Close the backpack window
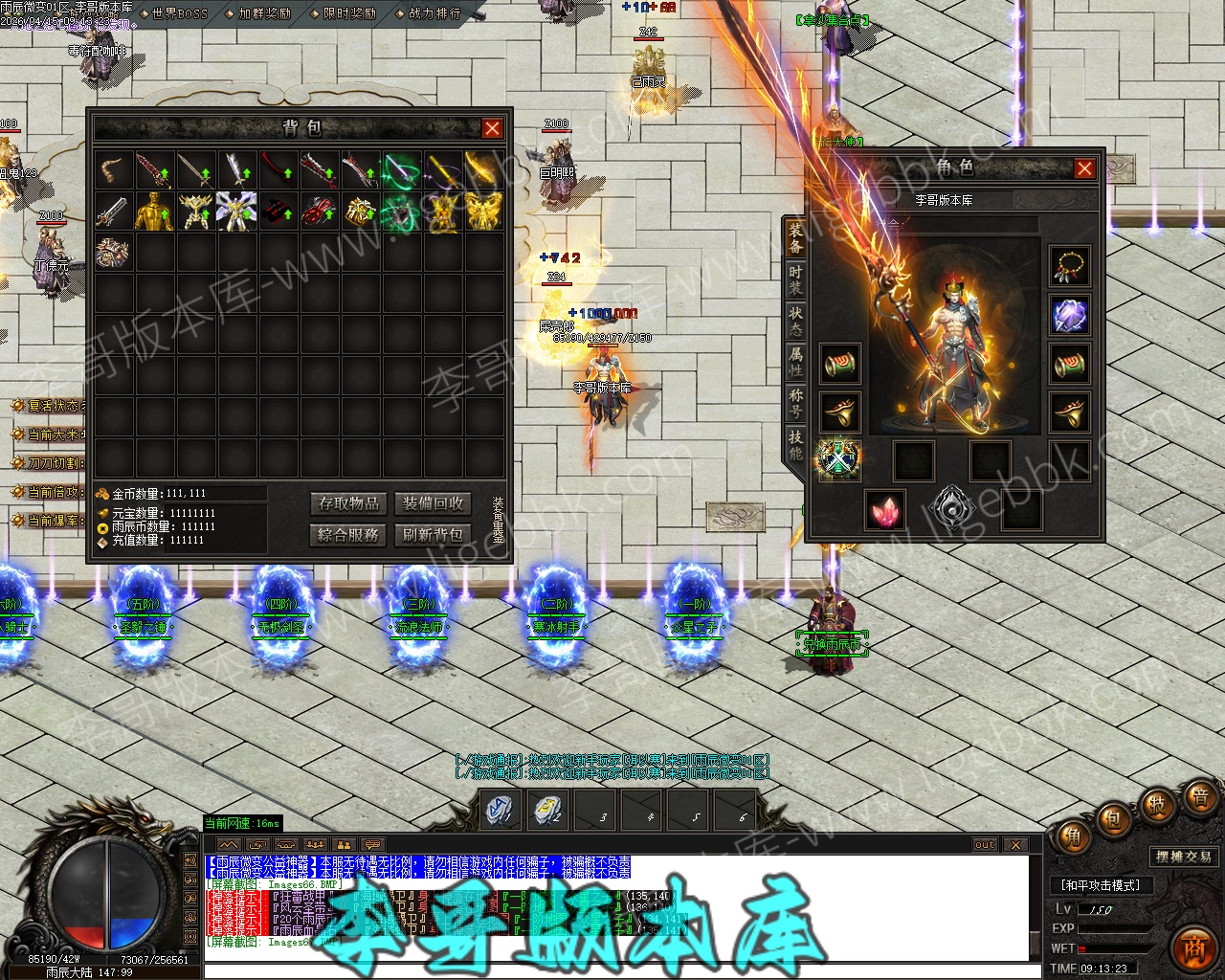The image size is (1225, 980). [492, 128]
